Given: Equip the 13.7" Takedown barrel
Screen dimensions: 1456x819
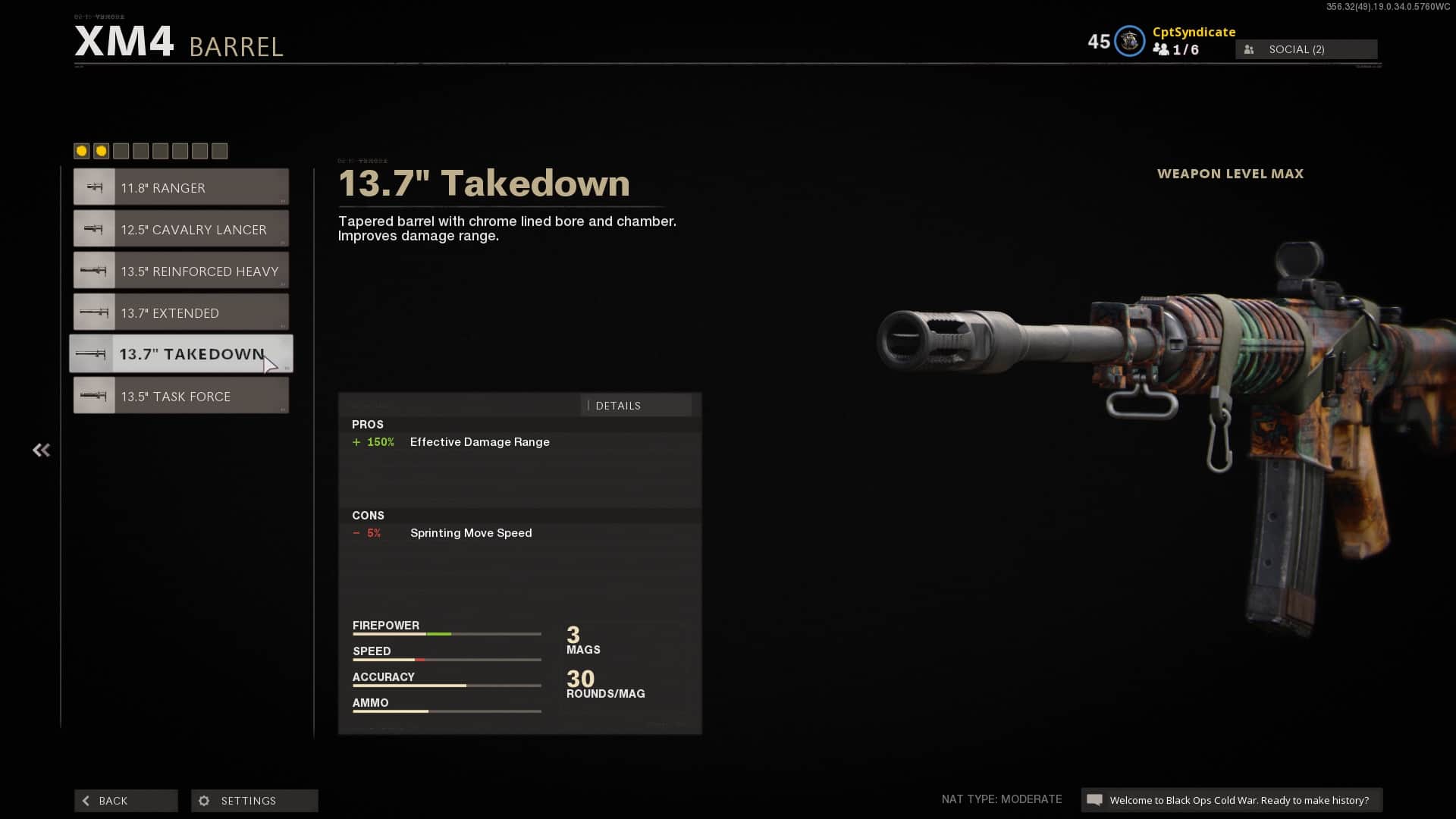Looking at the screenshot, I should 181,354.
